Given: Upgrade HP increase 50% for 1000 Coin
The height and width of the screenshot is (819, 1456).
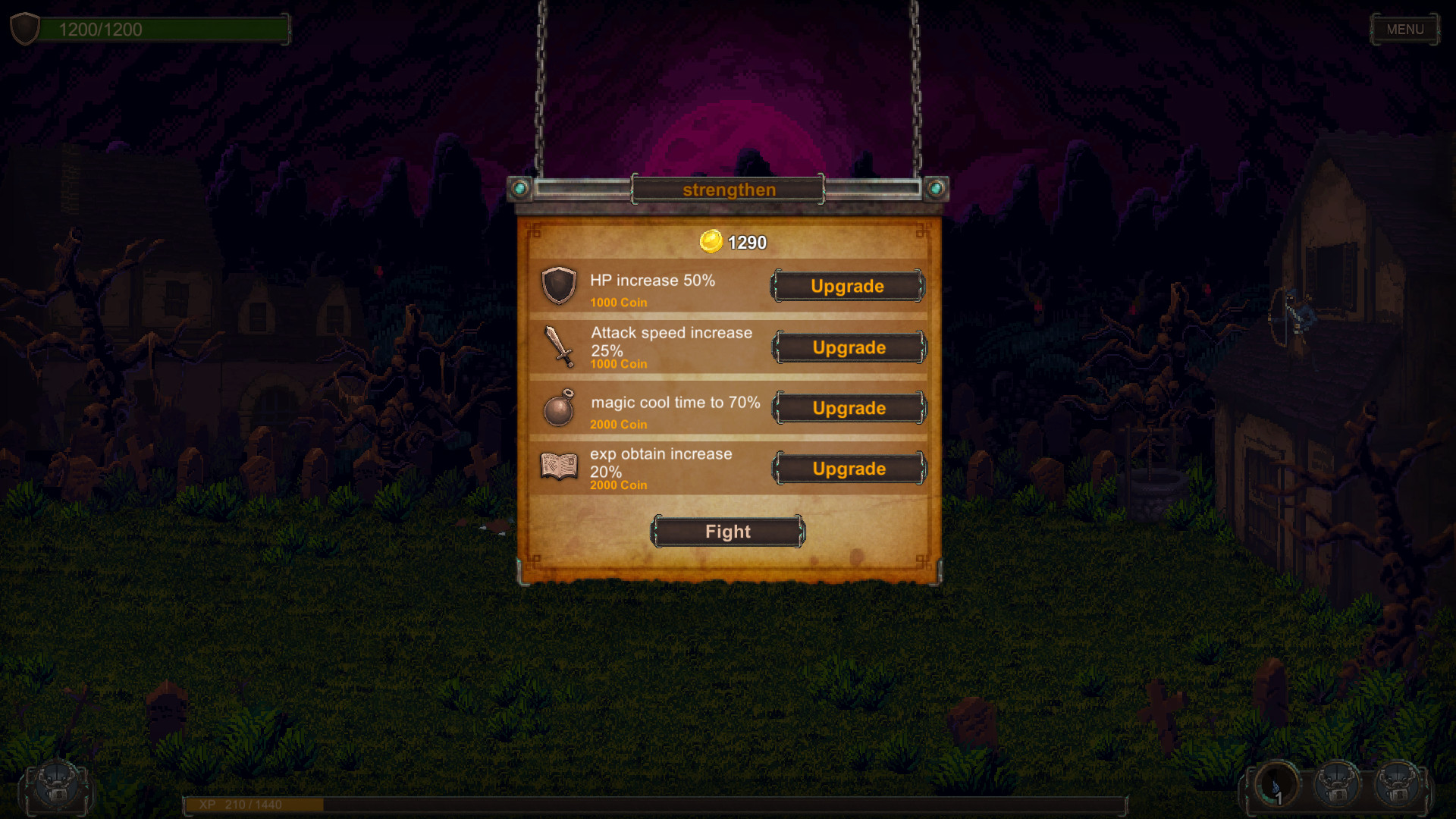Looking at the screenshot, I should 847,287.
